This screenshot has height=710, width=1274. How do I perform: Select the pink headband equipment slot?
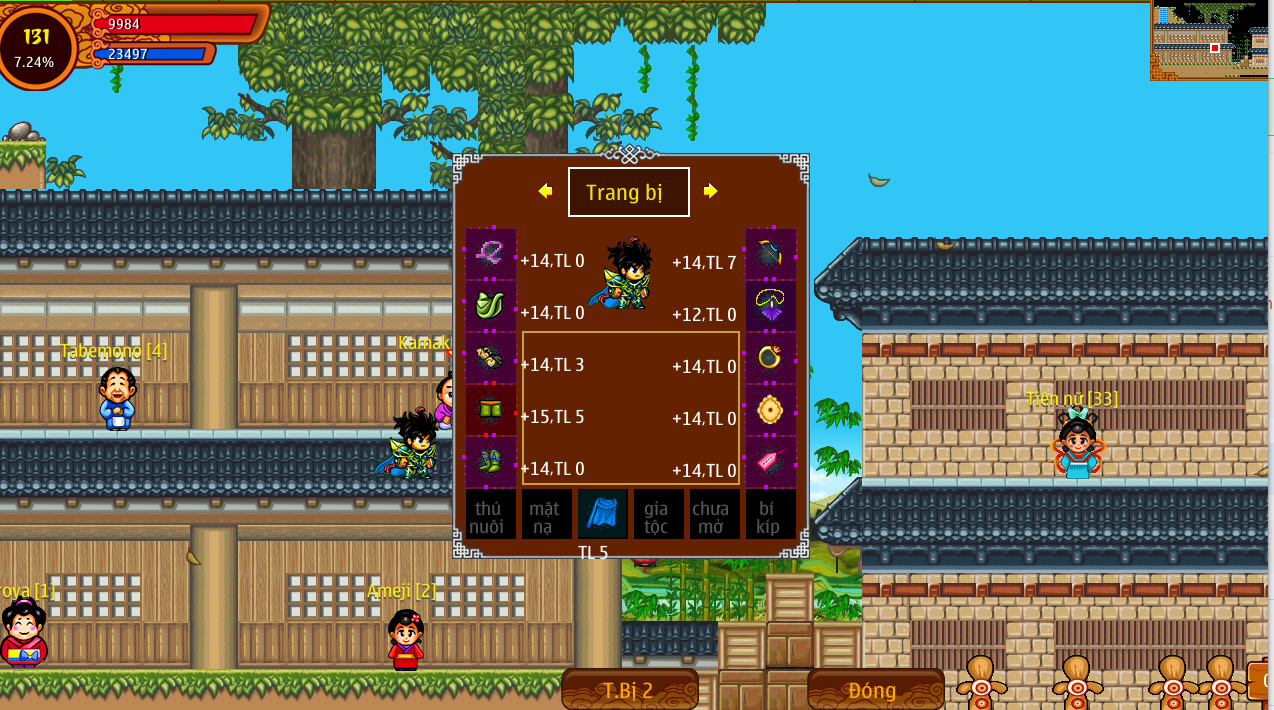point(490,254)
